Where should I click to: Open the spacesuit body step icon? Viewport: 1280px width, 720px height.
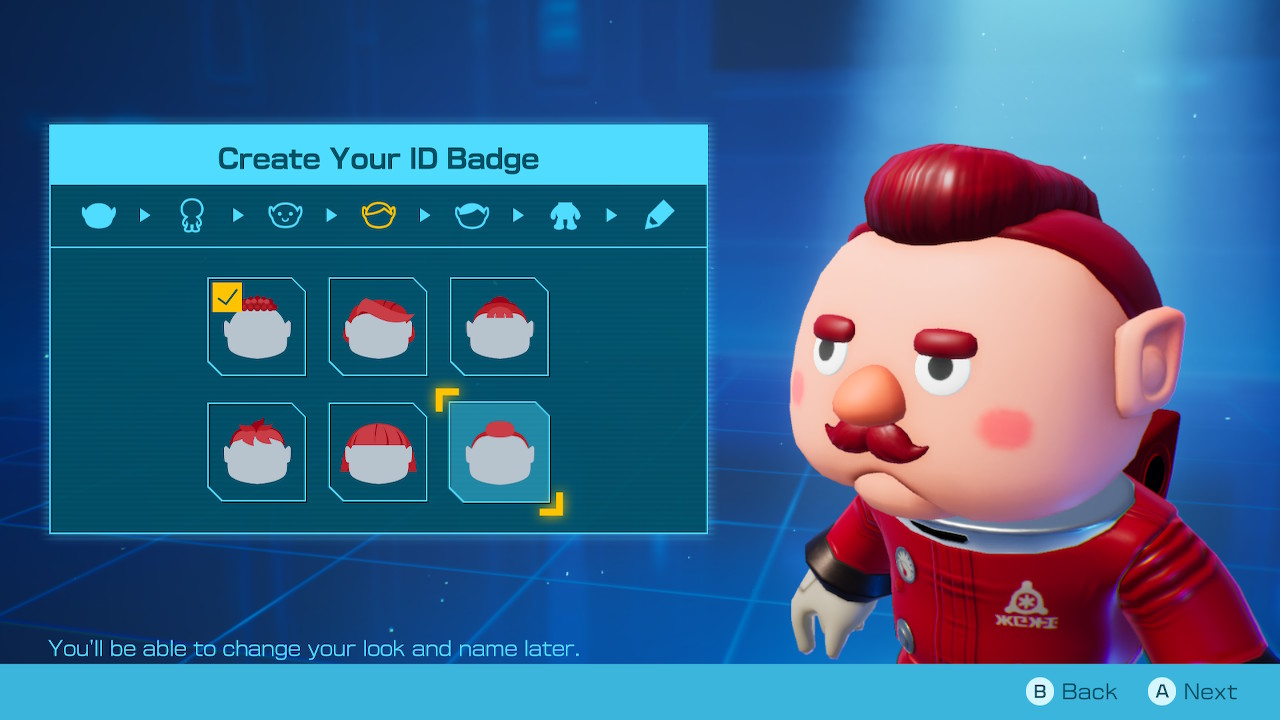[x=566, y=215]
